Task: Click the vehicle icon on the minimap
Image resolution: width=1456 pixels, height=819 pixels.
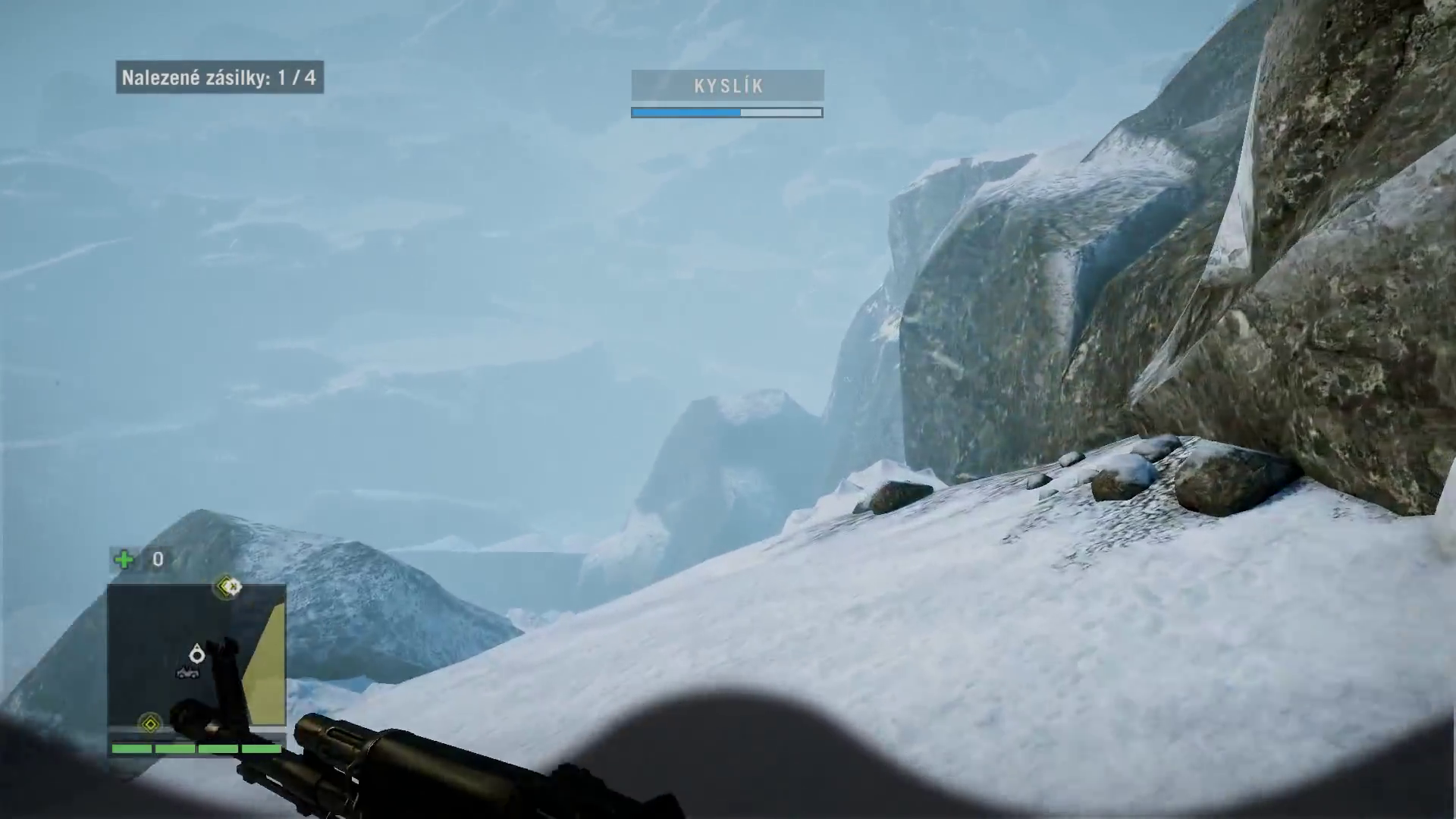Action: coord(188,672)
